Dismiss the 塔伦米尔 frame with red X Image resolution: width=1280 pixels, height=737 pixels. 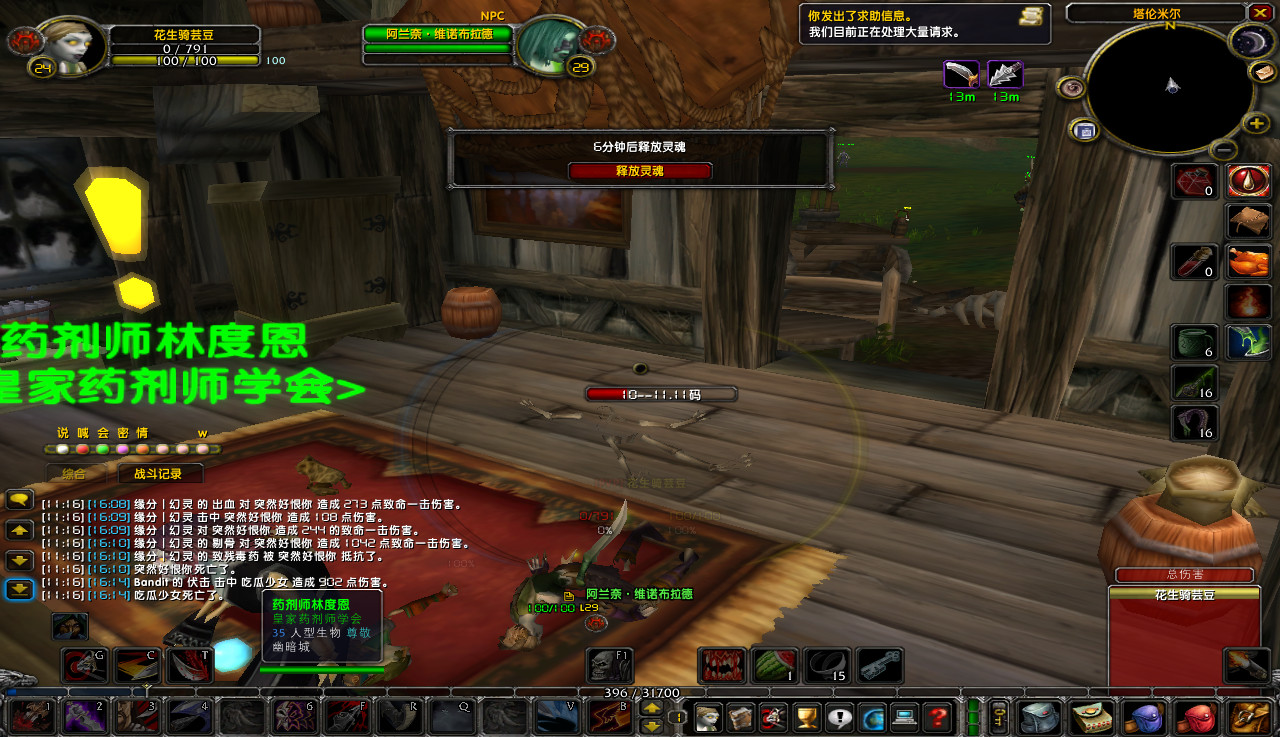(1258, 12)
